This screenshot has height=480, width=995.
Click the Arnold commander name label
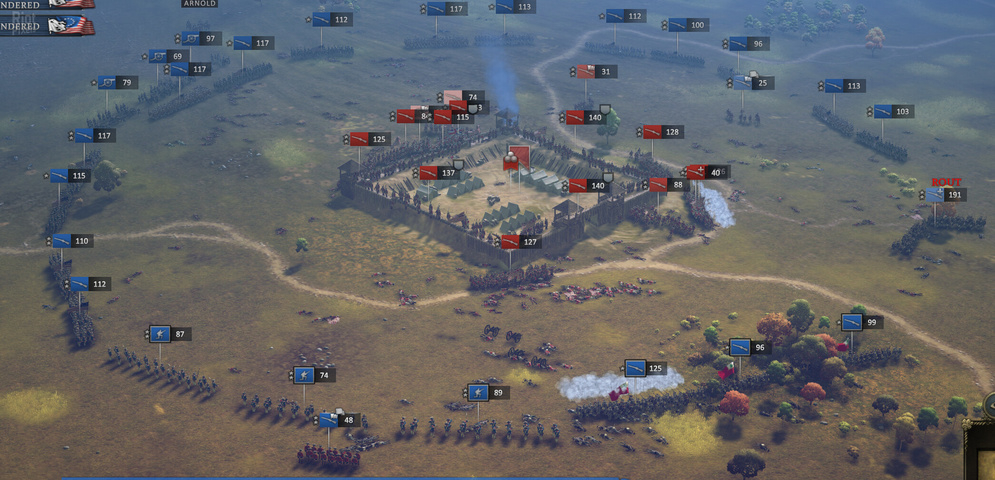tap(200, 4)
